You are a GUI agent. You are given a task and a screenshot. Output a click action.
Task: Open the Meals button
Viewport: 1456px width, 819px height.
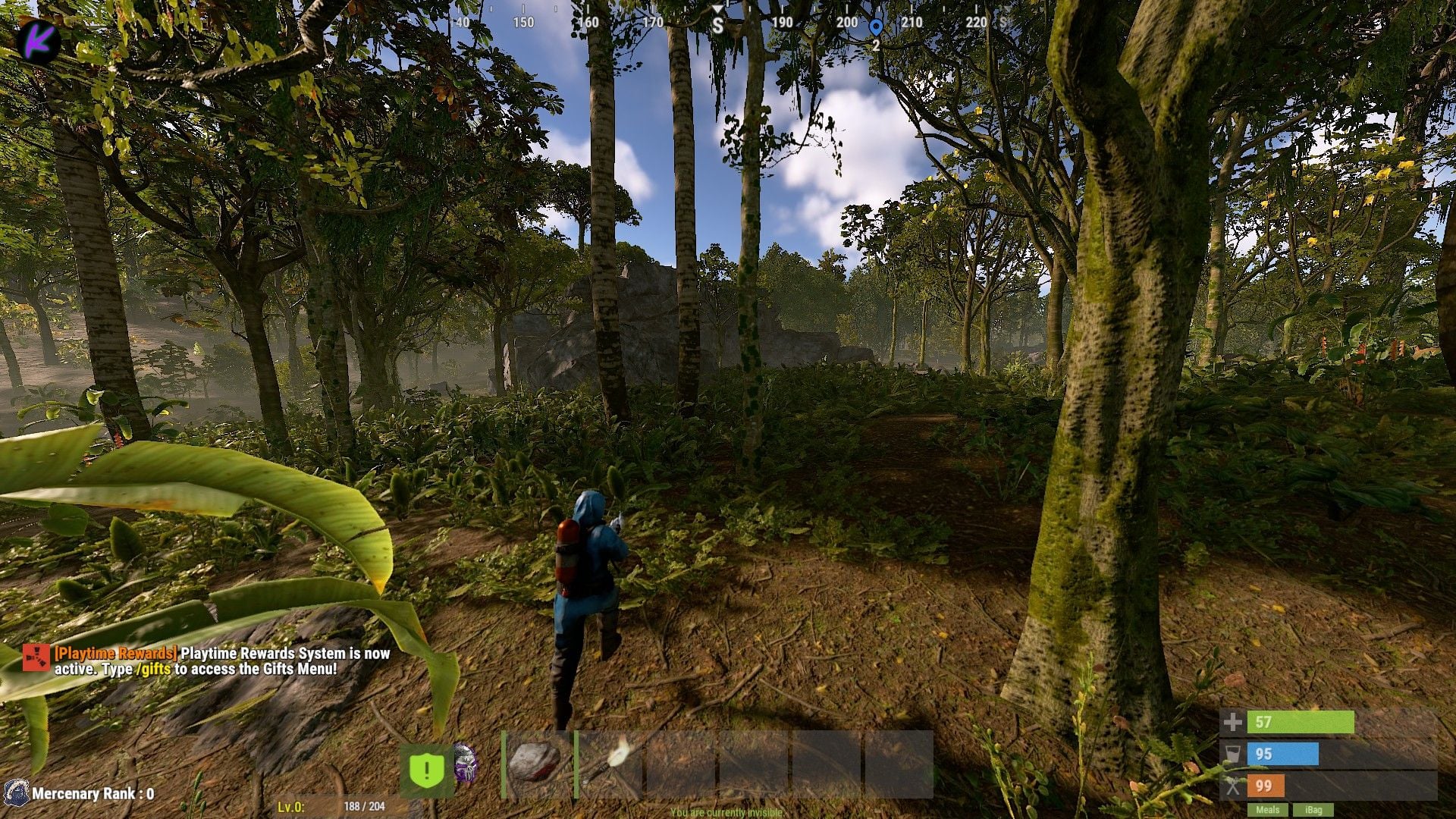[x=1267, y=810]
